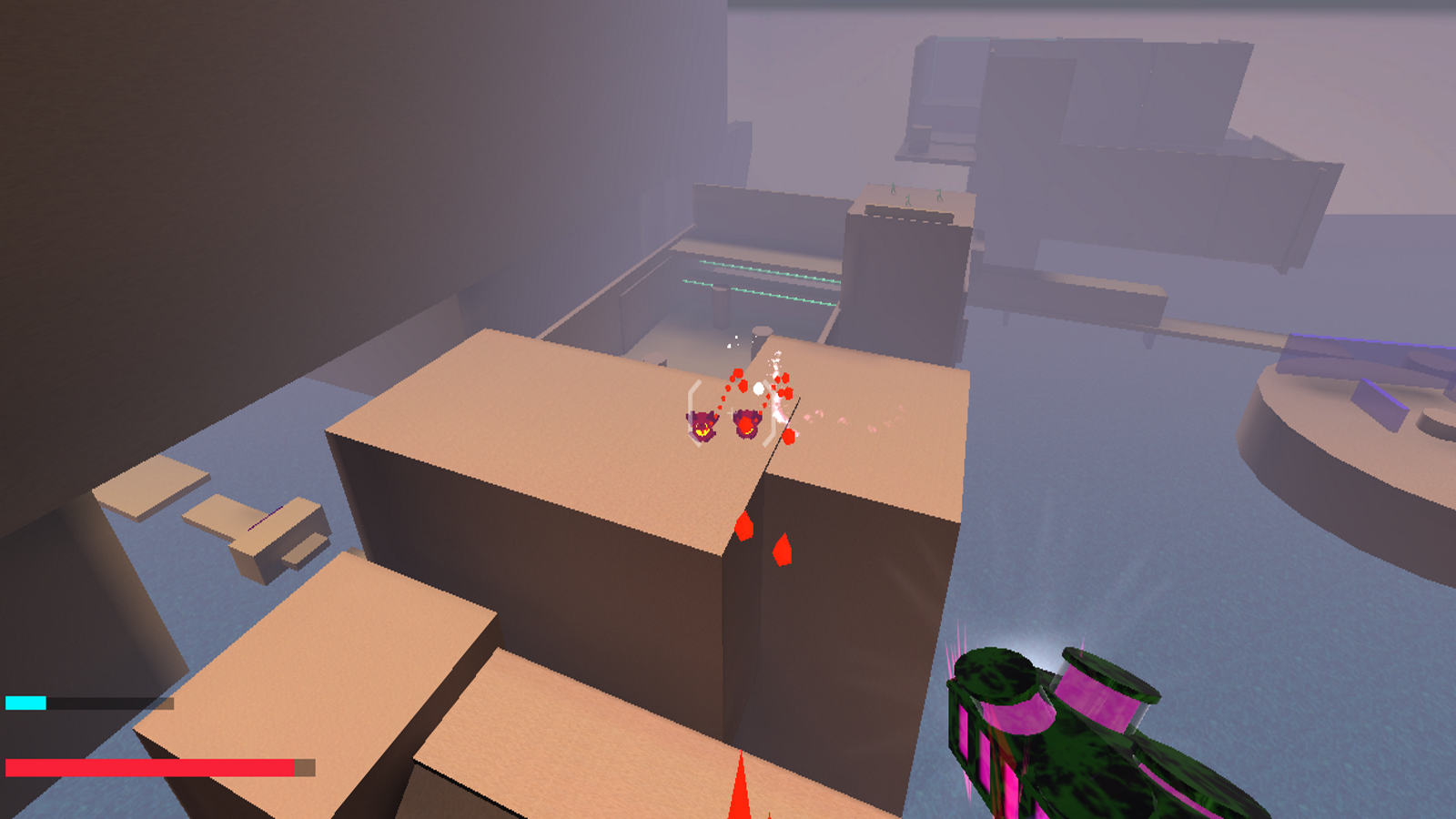Click the right demon enemy inside the target brackets

[746, 425]
